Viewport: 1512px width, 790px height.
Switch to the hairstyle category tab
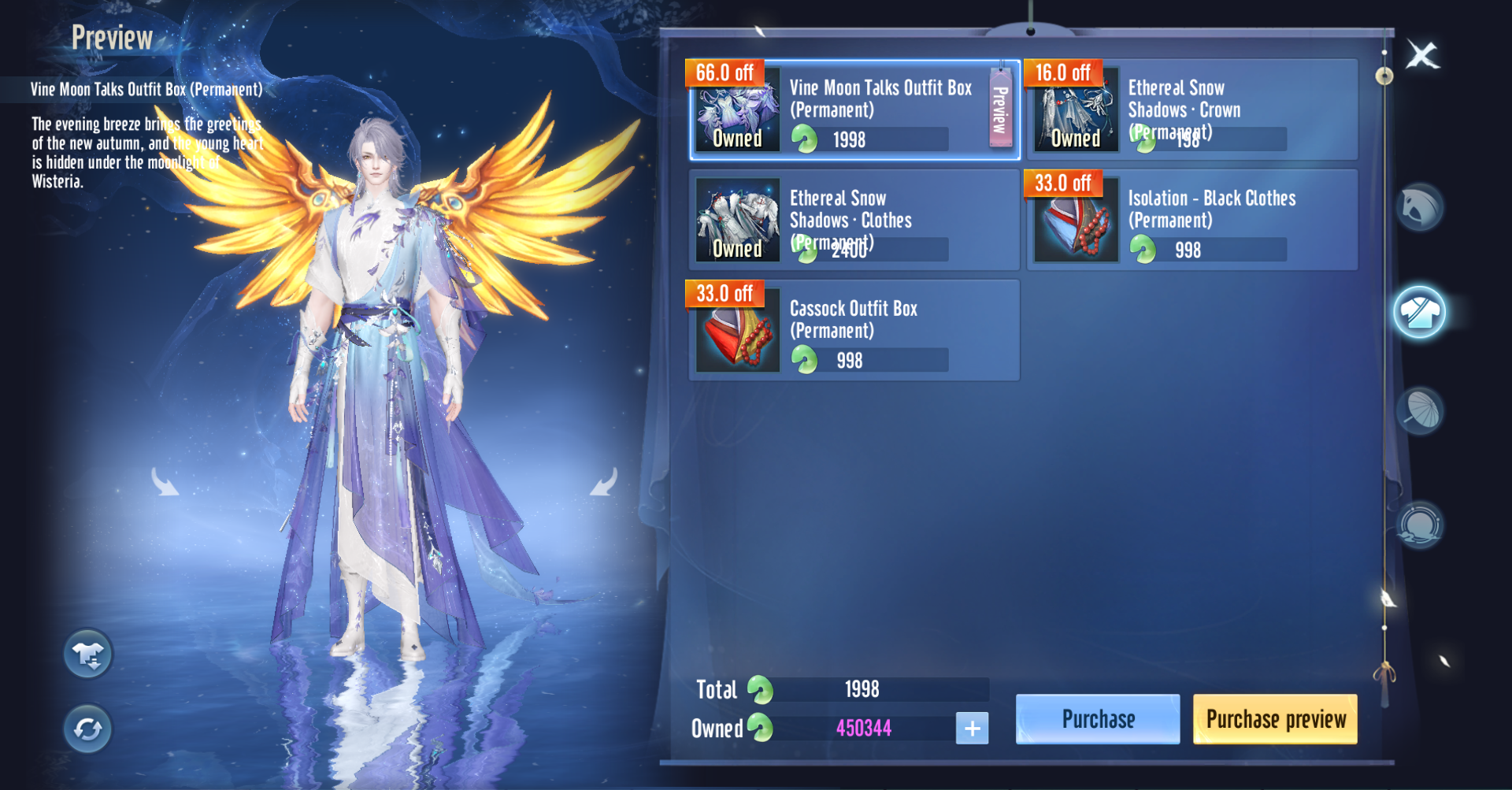click(x=1419, y=207)
